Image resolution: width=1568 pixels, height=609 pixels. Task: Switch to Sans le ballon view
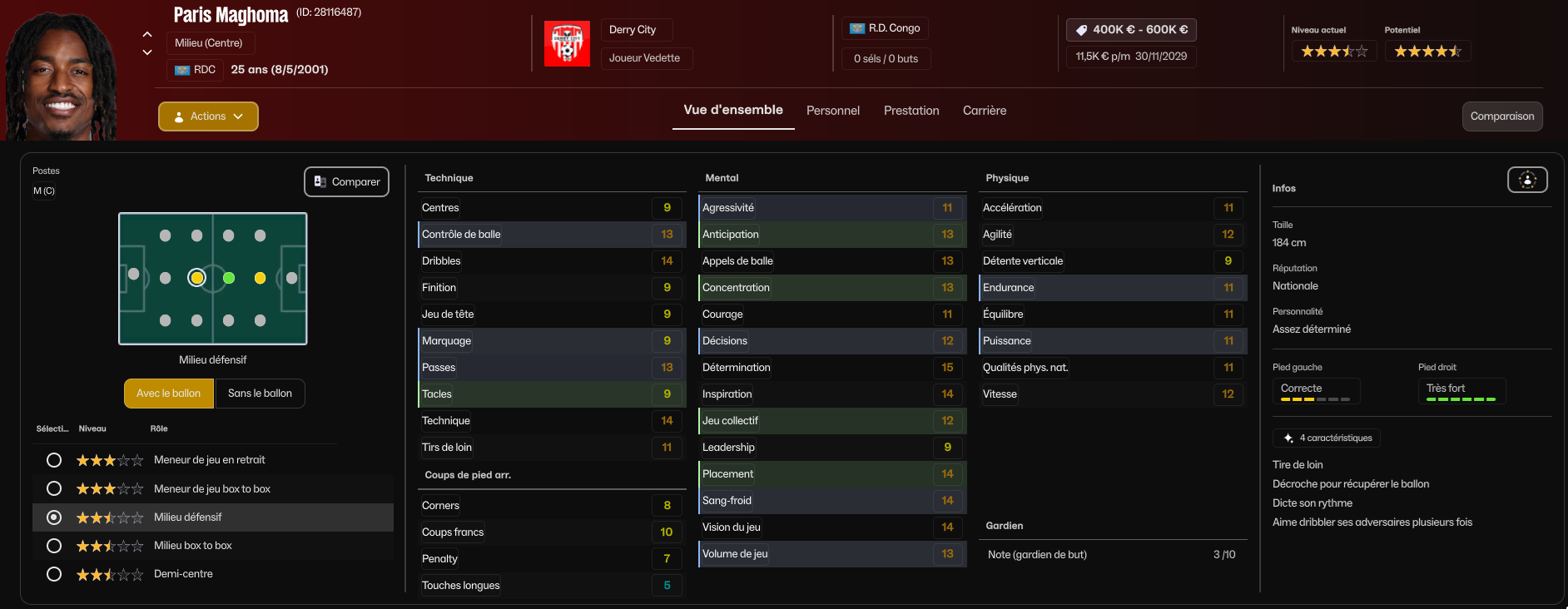[x=260, y=394]
